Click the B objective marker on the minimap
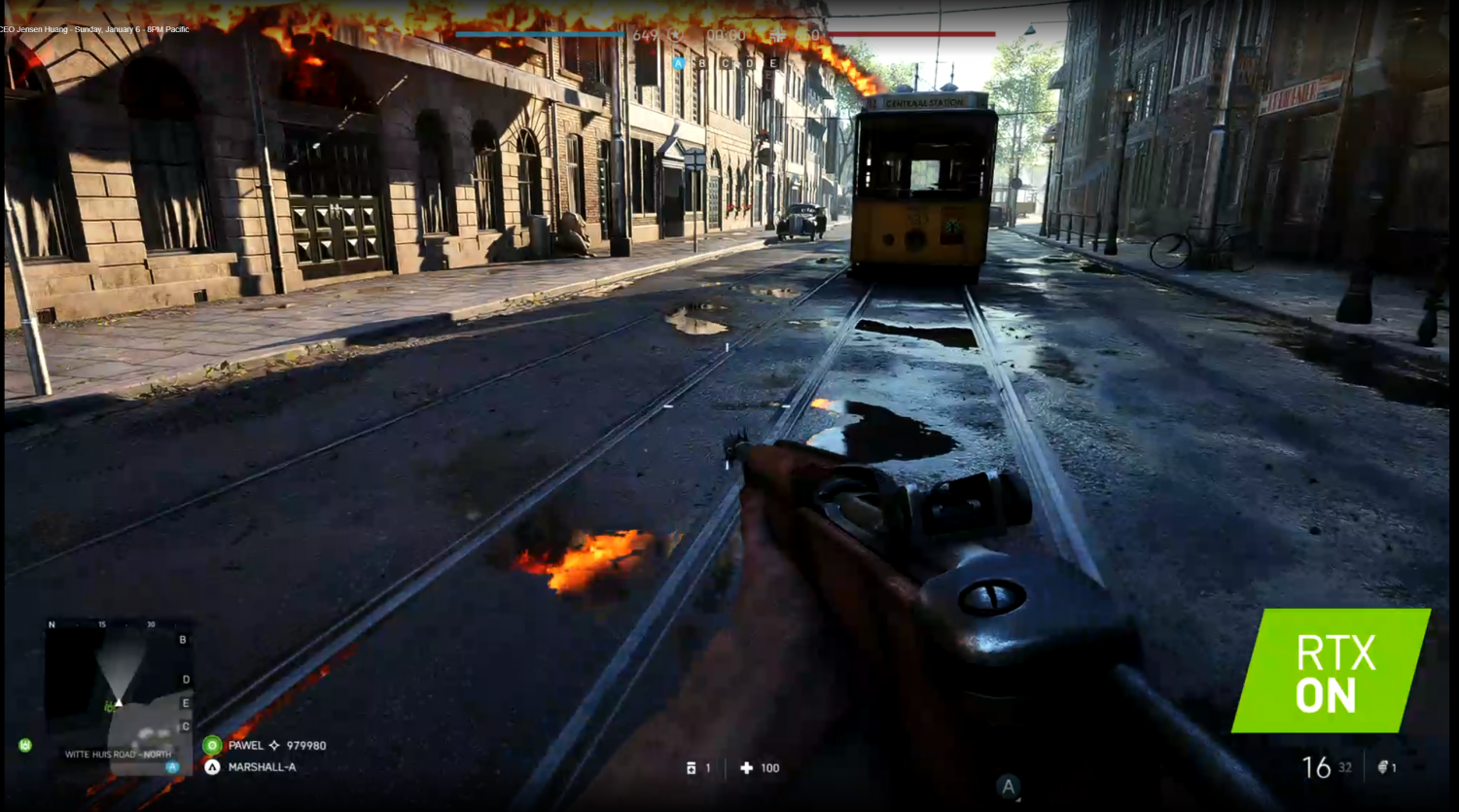This screenshot has height=812, width=1459. tap(183, 640)
